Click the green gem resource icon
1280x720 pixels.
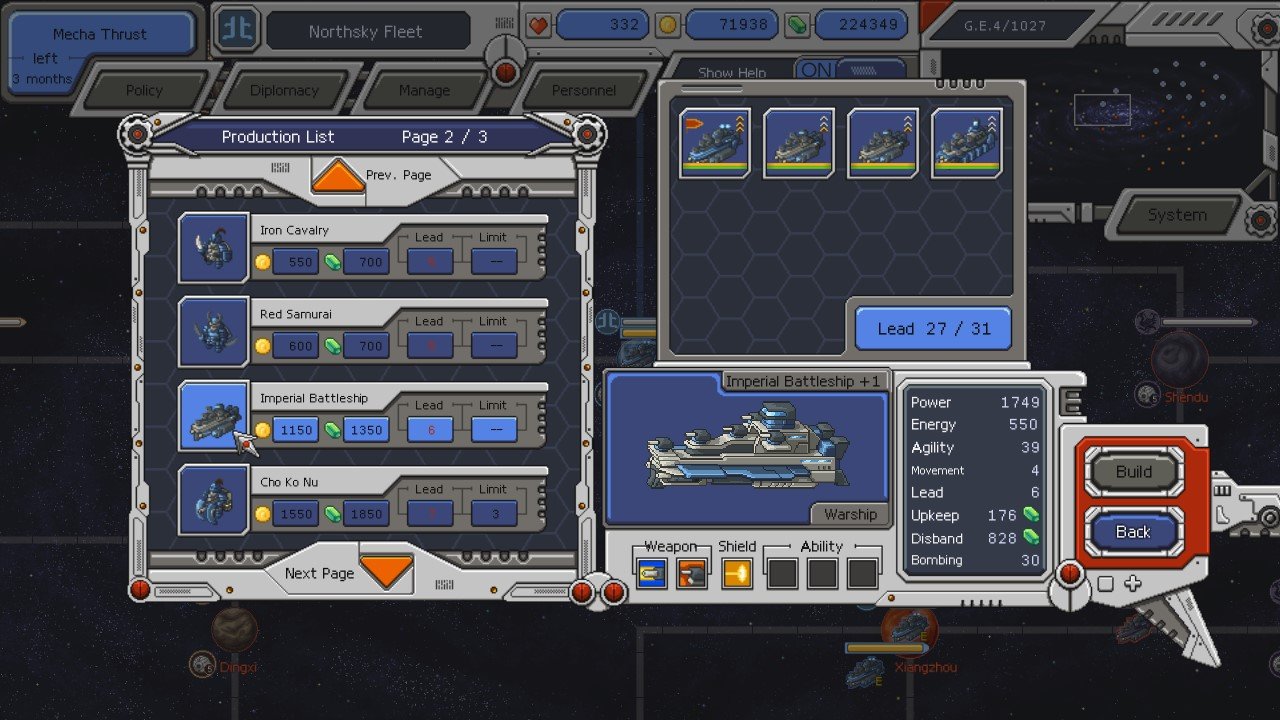pos(797,24)
